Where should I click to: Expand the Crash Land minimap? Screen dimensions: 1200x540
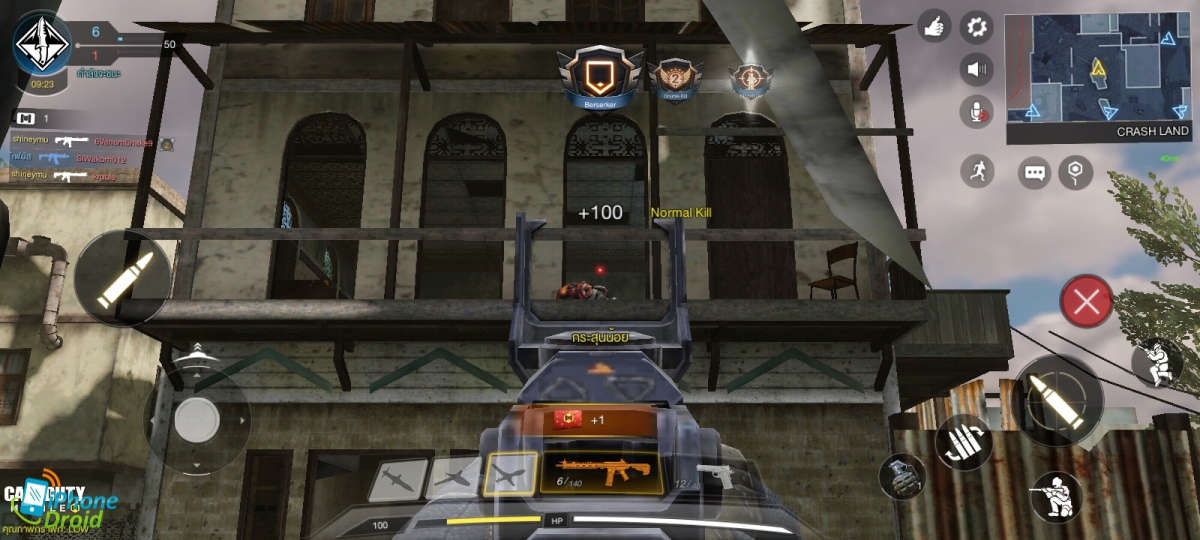click(x=1097, y=68)
